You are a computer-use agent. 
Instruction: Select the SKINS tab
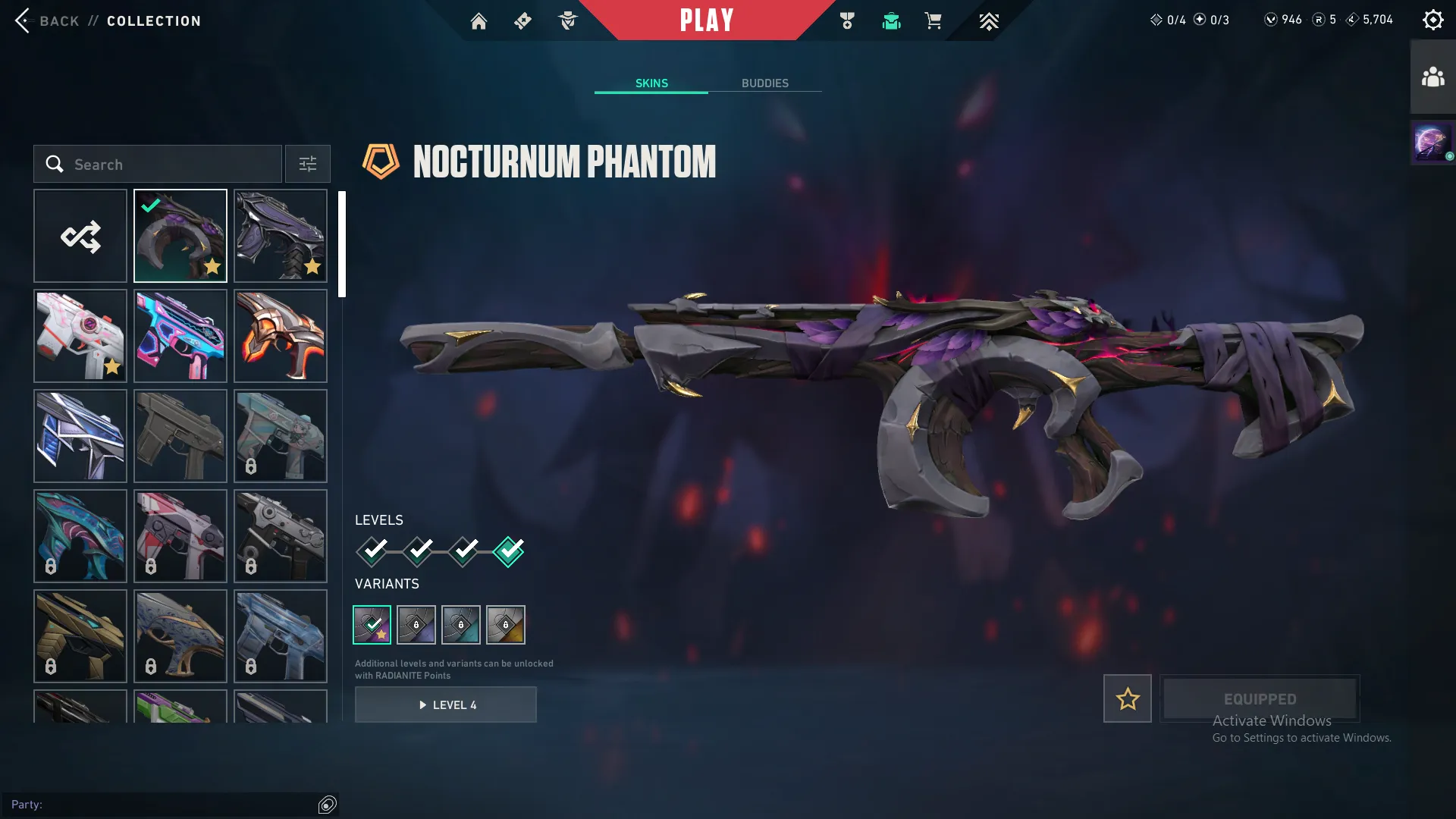tap(651, 83)
